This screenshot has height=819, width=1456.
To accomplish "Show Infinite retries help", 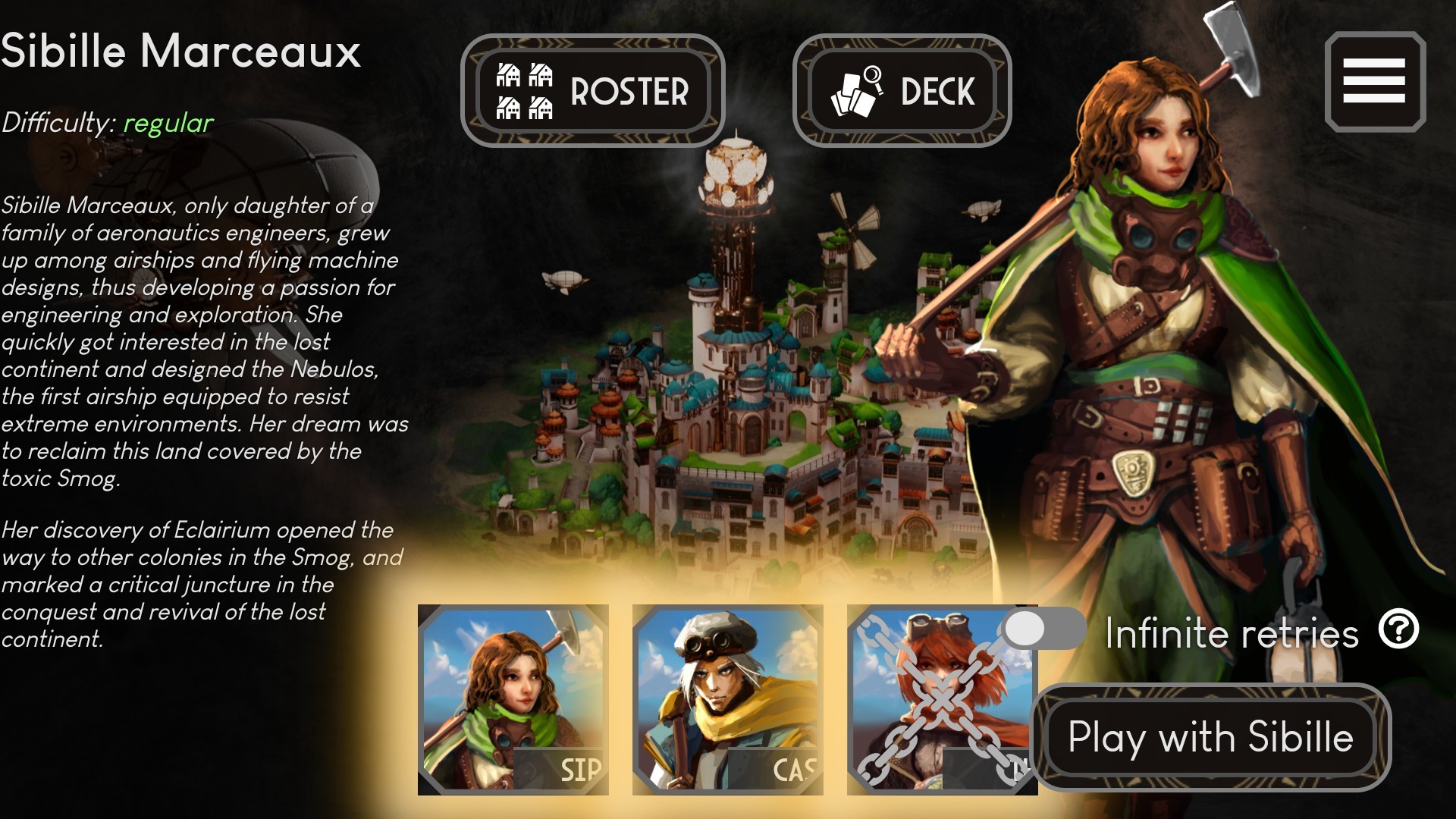I will (1398, 629).
